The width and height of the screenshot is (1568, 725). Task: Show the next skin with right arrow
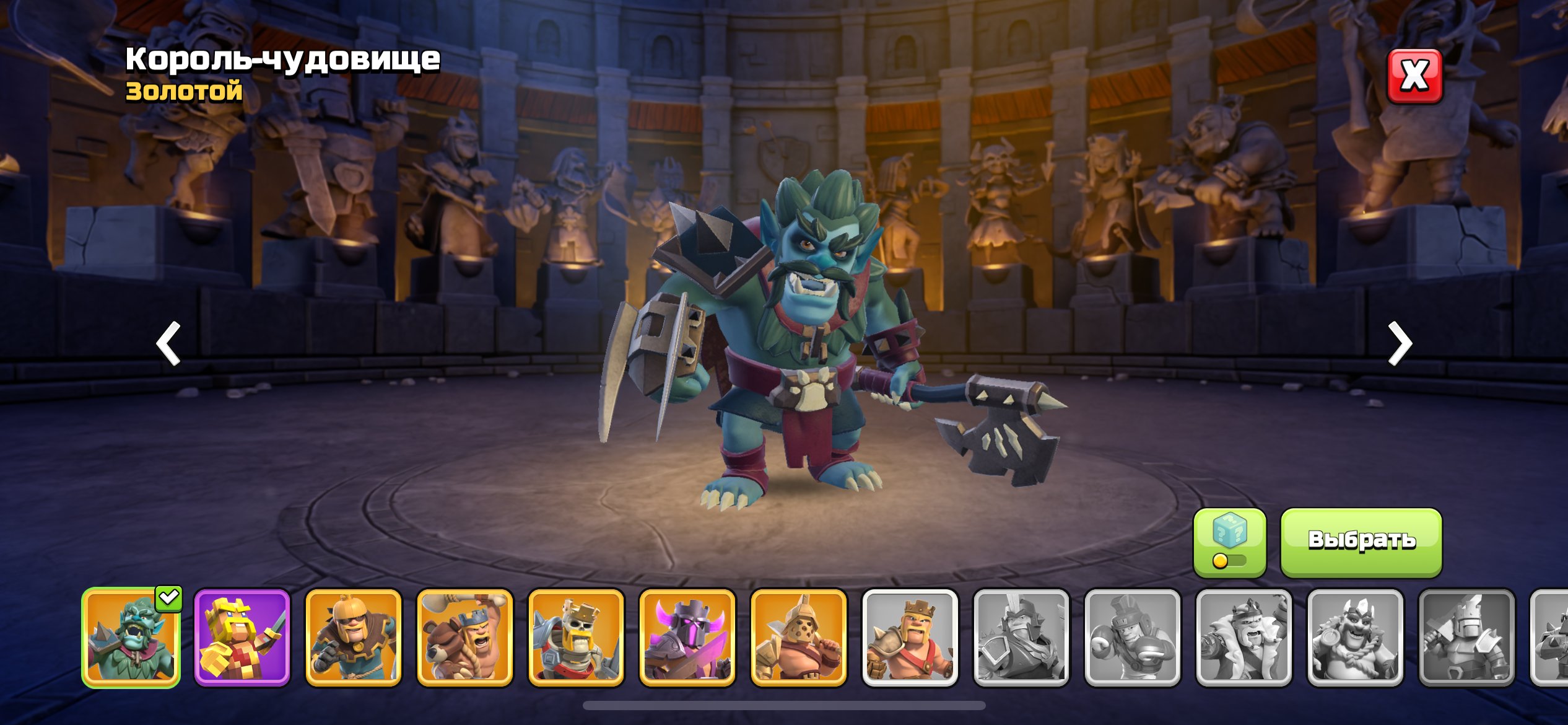(x=1400, y=343)
